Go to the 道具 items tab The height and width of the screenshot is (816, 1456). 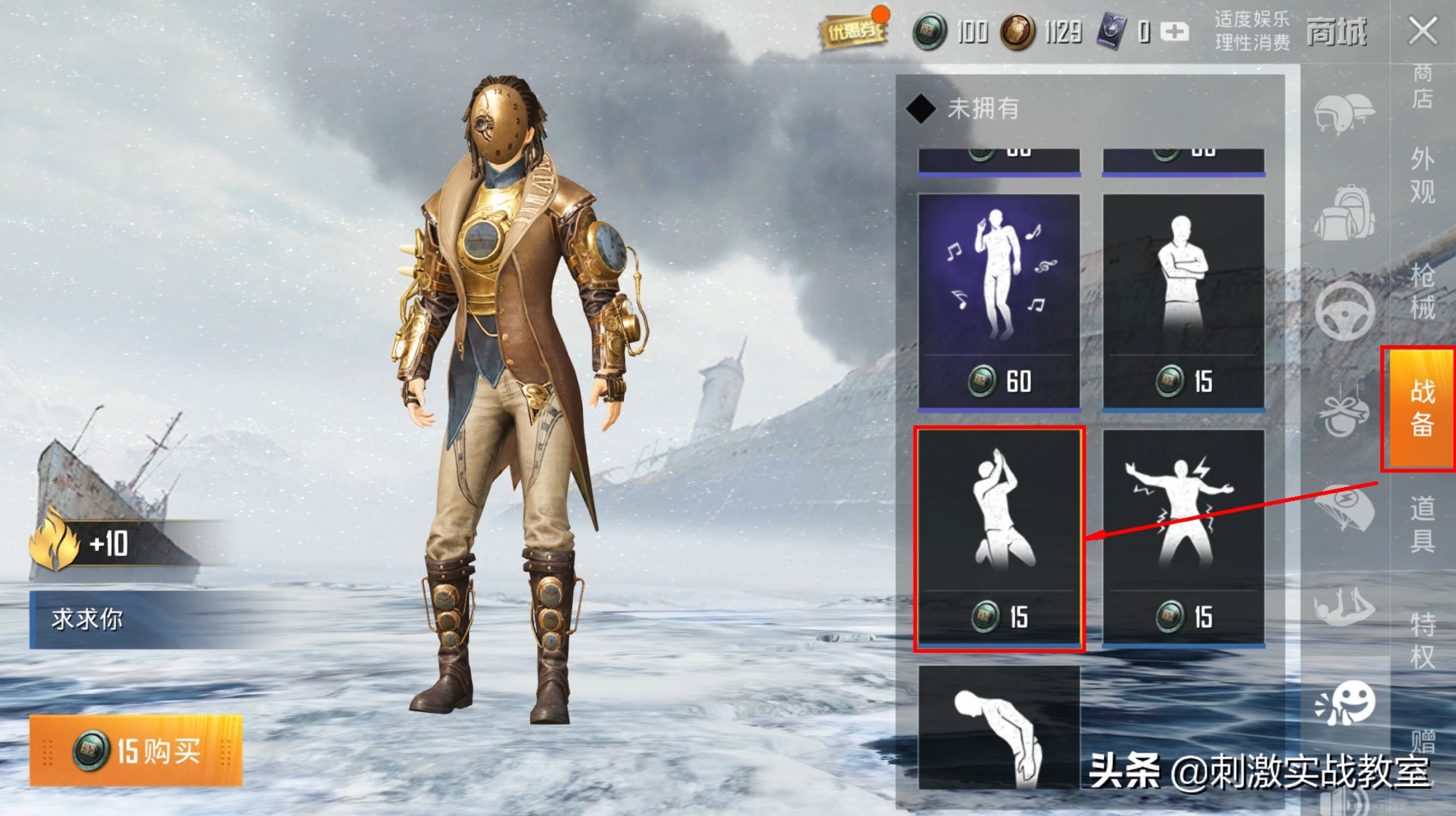coord(1422,524)
